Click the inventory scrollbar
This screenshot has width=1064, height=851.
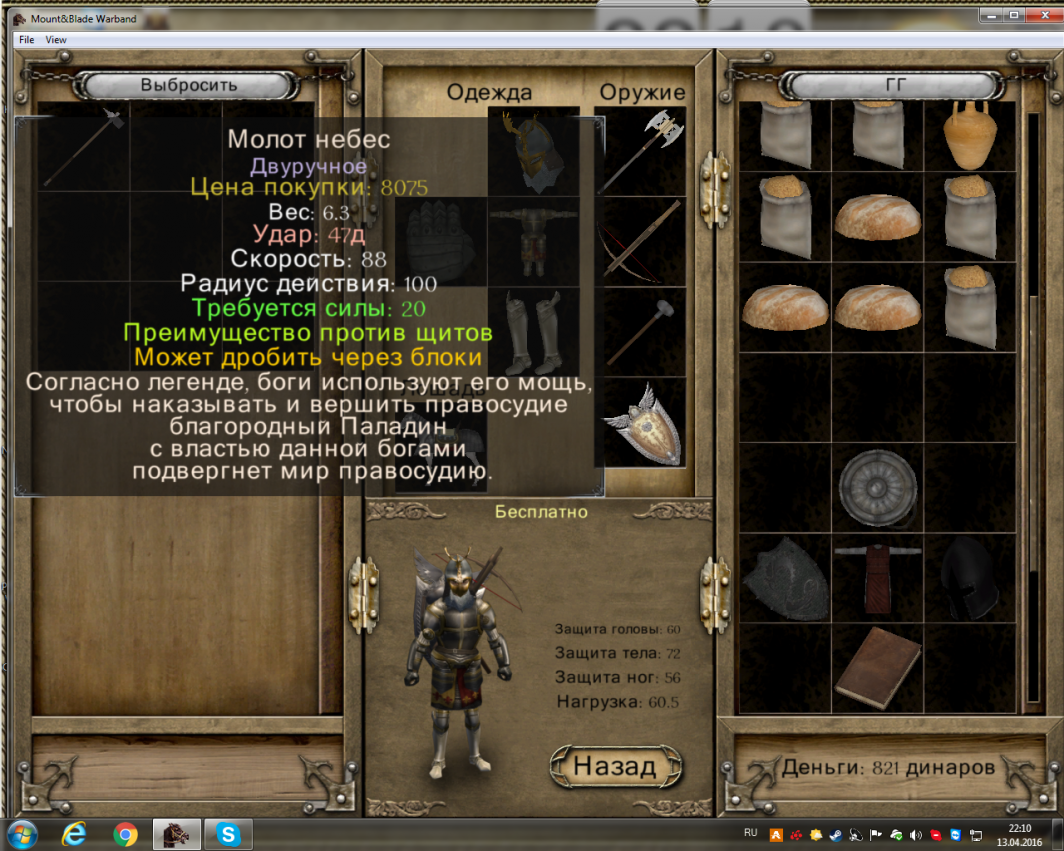1033,400
